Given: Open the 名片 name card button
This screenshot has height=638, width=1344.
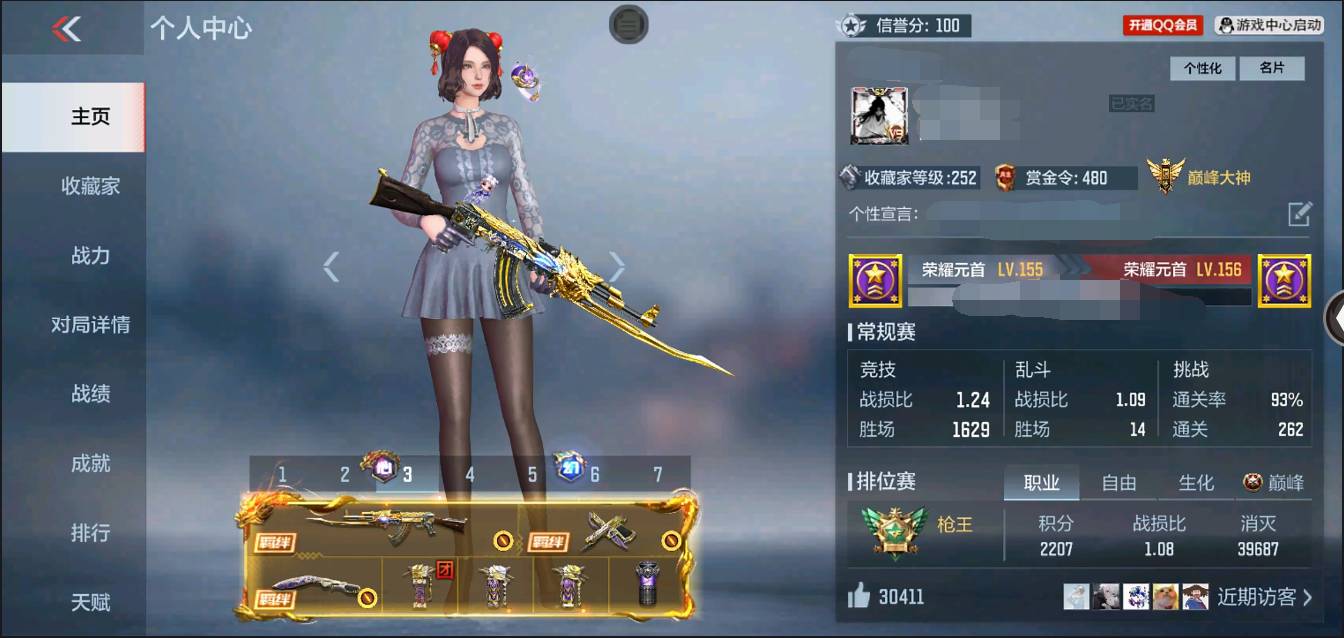Looking at the screenshot, I should pyautogui.click(x=1271, y=68).
